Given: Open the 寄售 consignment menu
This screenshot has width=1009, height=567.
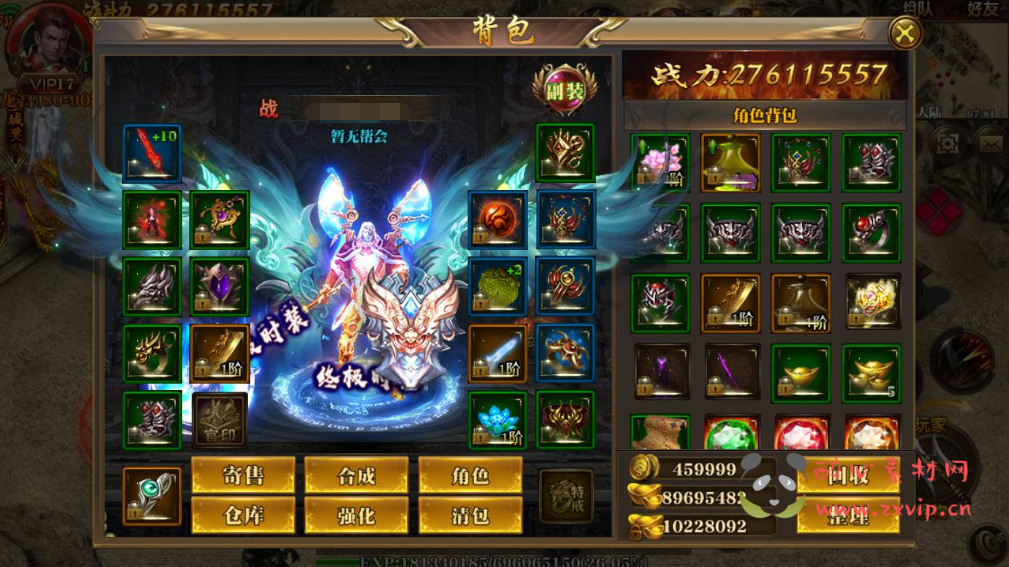Looking at the screenshot, I should click(243, 476).
